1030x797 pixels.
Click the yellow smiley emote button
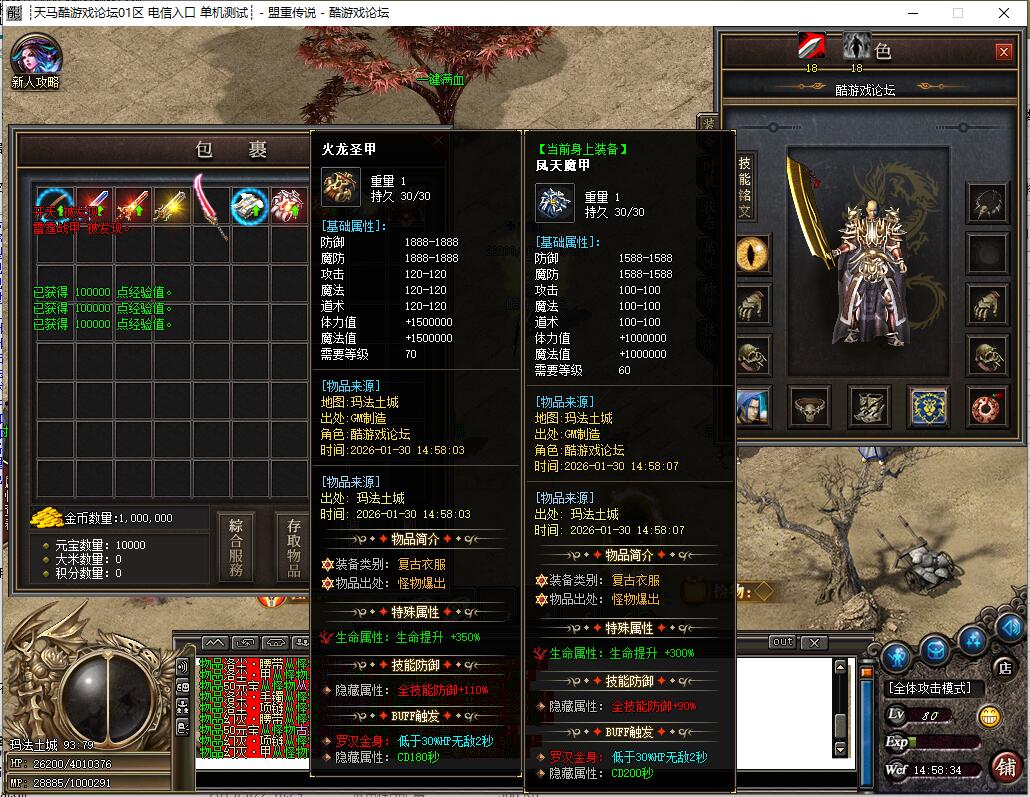pyautogui.click(x=989, y=716)
